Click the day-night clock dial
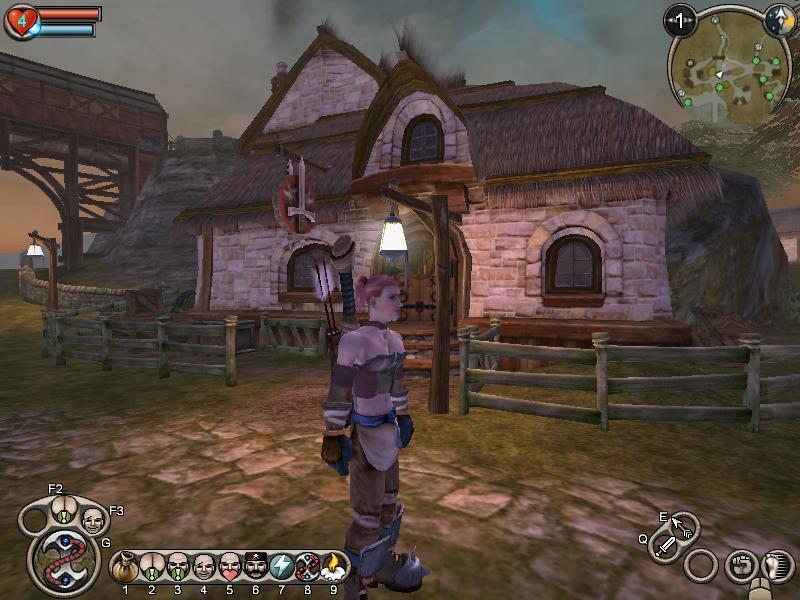 779,19
